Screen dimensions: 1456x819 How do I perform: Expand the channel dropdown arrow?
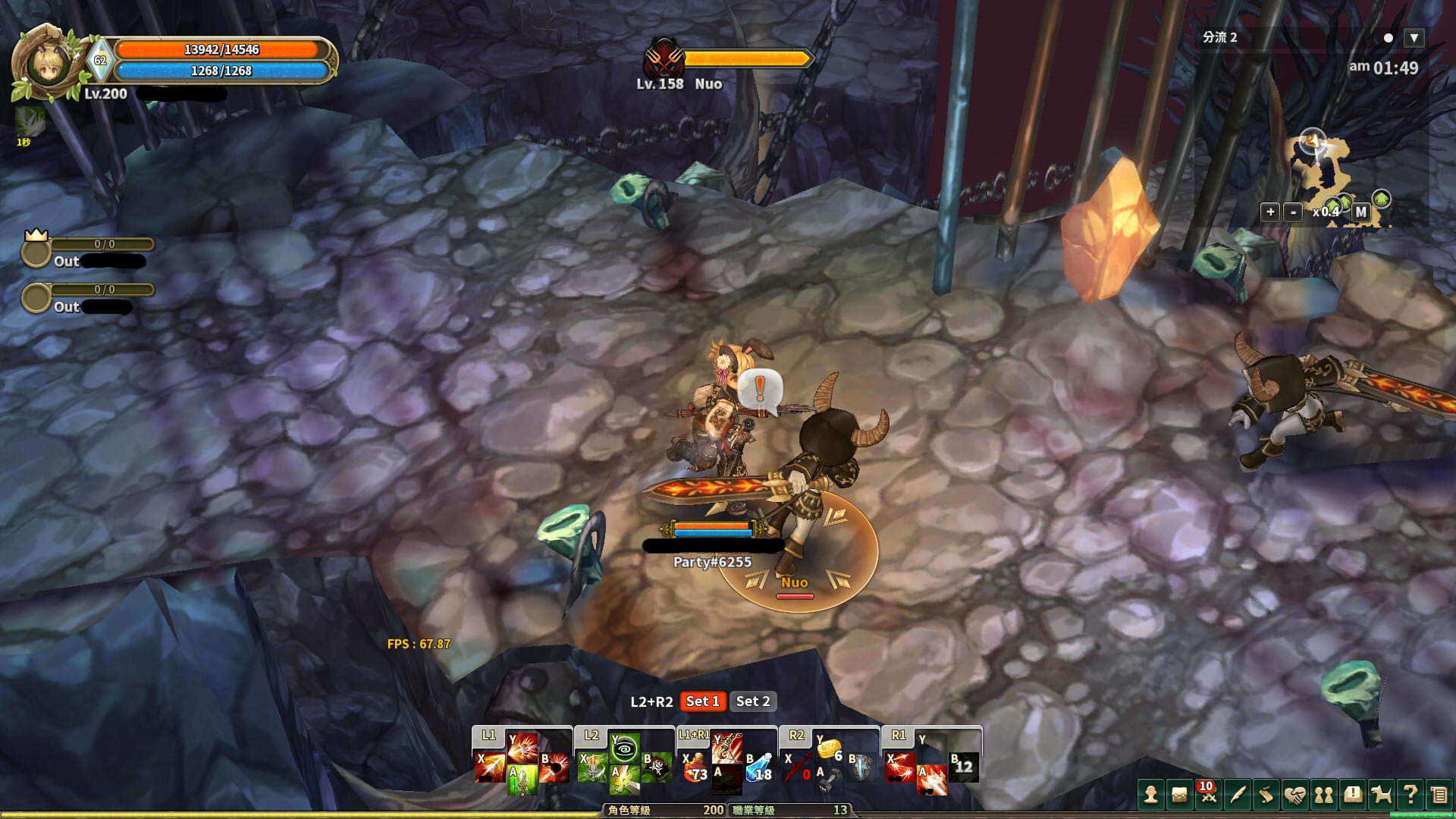coord(1414,38)
